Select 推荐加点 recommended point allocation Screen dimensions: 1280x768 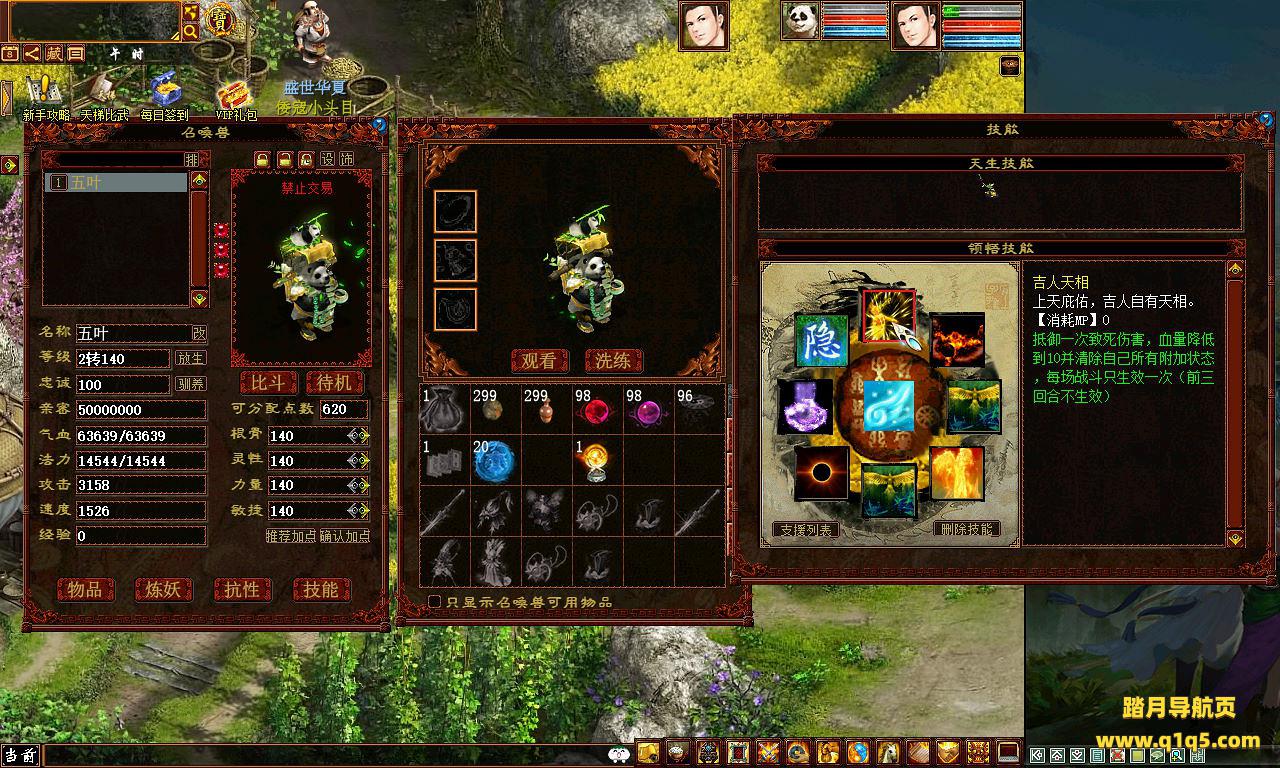(291, 537)
